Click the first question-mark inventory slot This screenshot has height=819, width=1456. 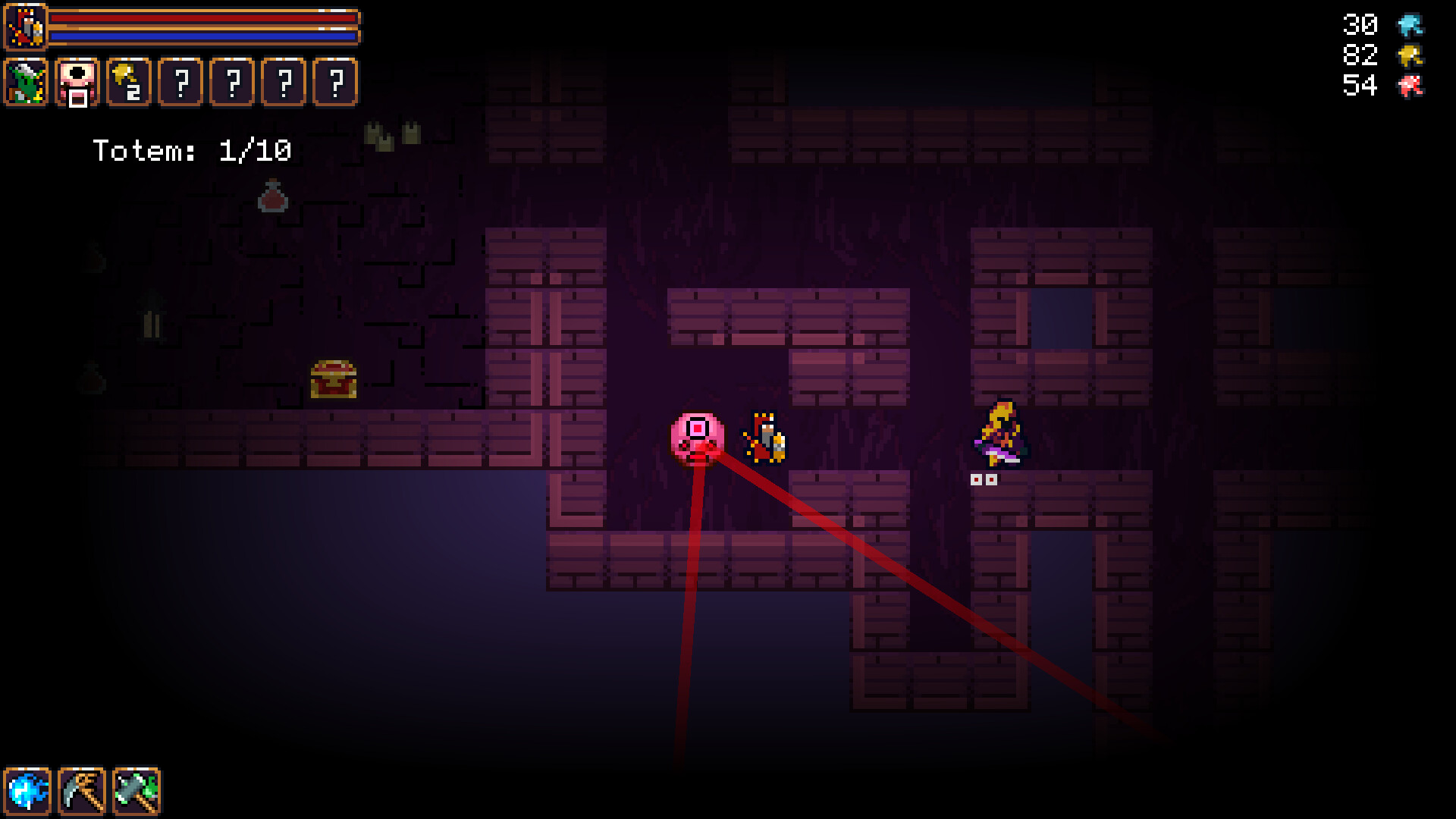pos(179,83)
